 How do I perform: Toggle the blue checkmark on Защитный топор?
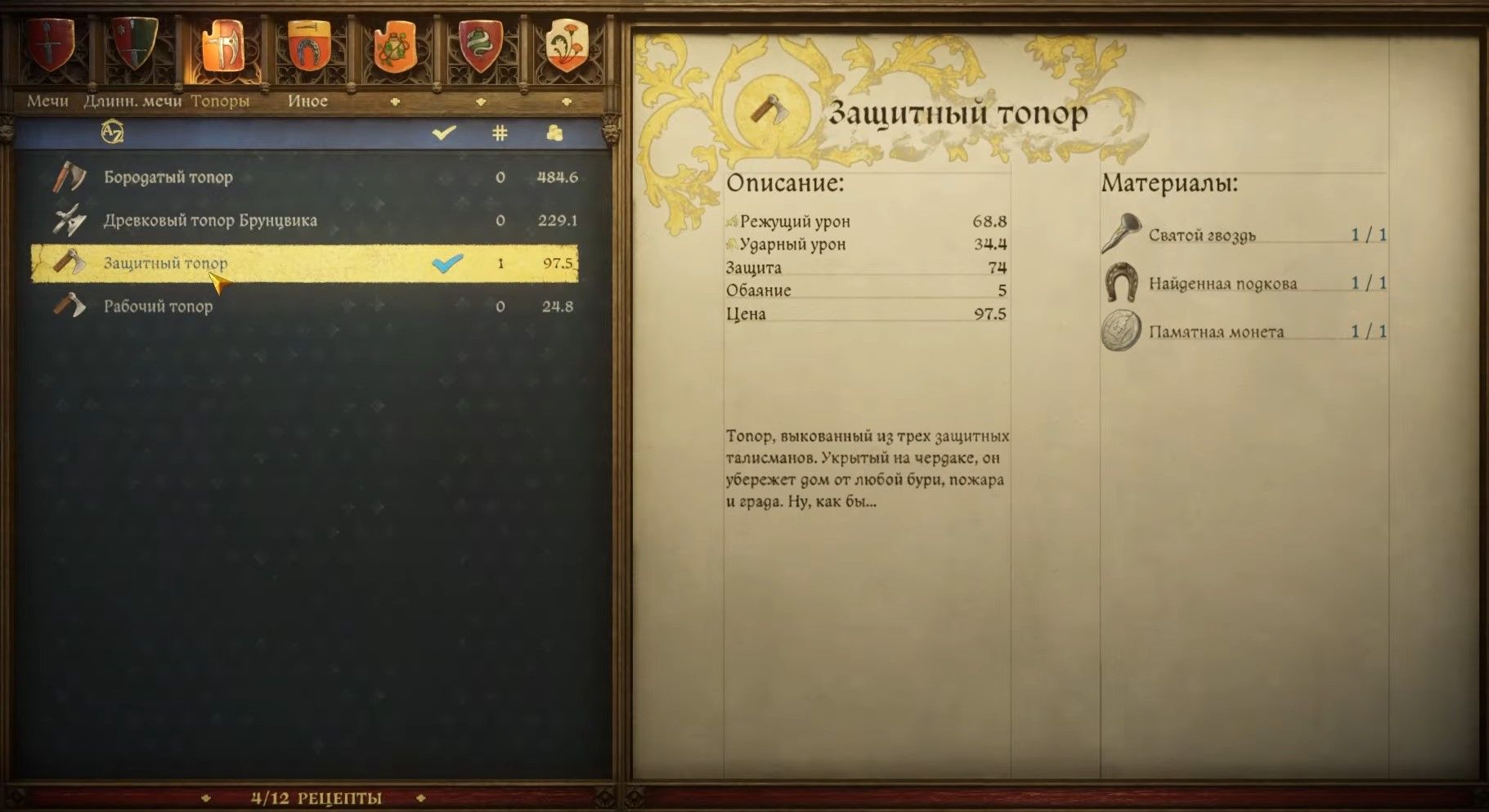[446, 263]
